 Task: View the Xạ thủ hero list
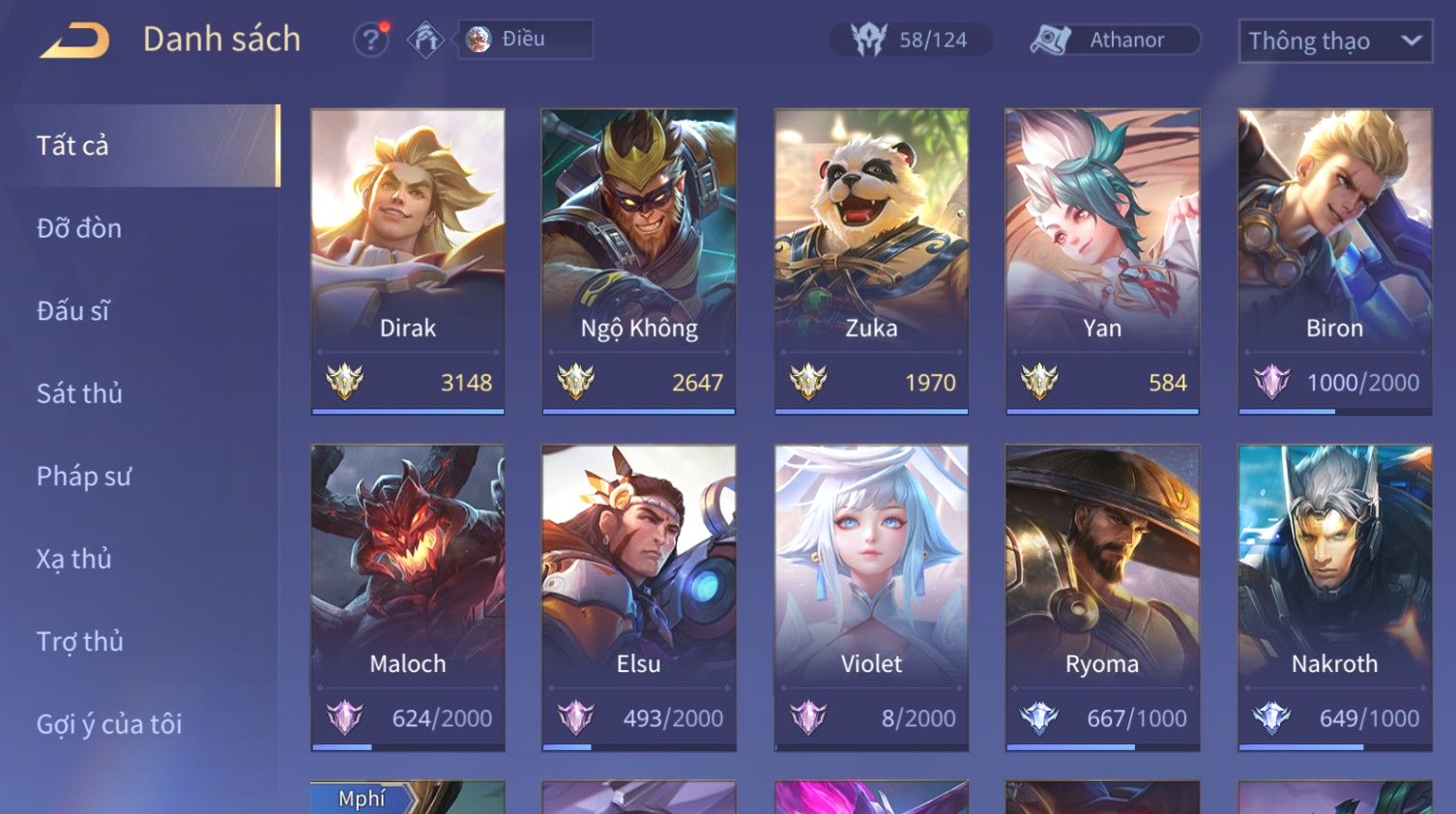click(74, 559)
